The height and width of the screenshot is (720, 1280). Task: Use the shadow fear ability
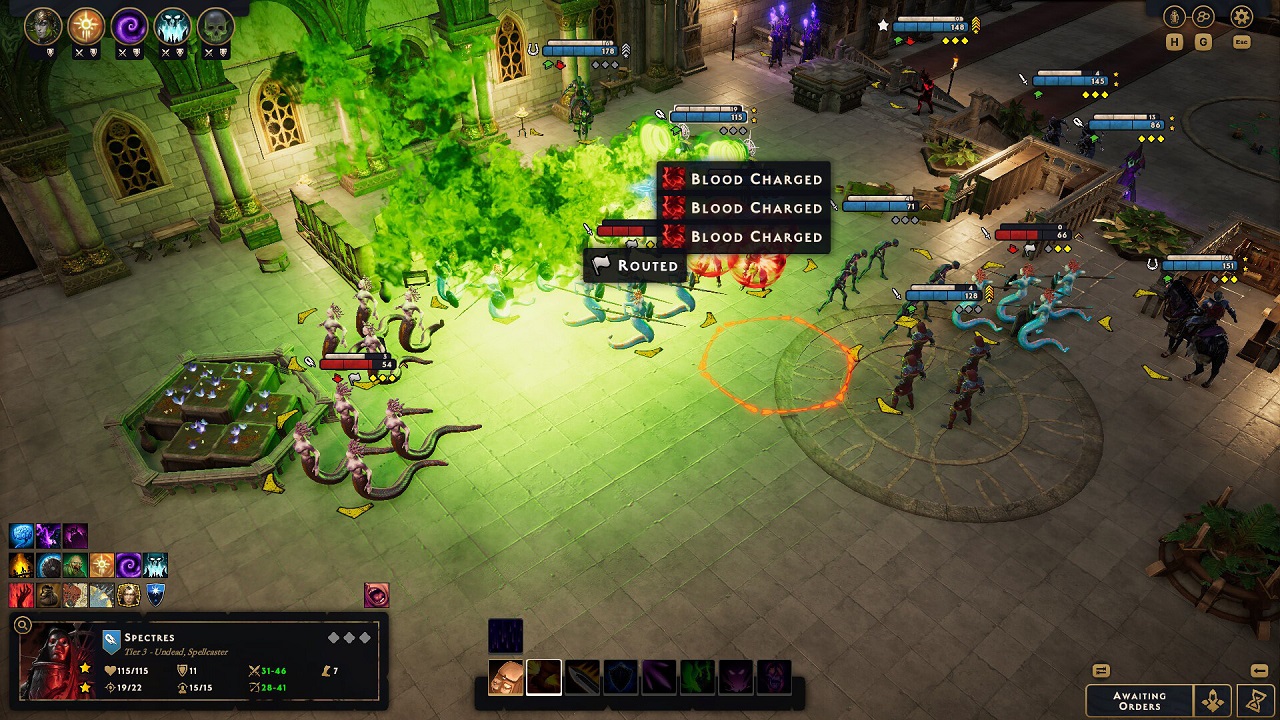(735, 676)
